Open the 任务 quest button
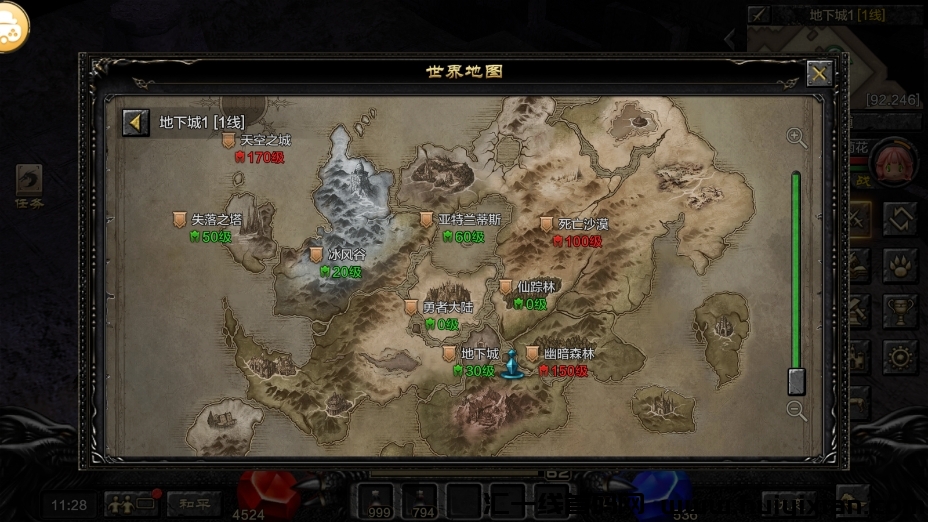Viewport: 928px width, 522px height. (29, 184)
